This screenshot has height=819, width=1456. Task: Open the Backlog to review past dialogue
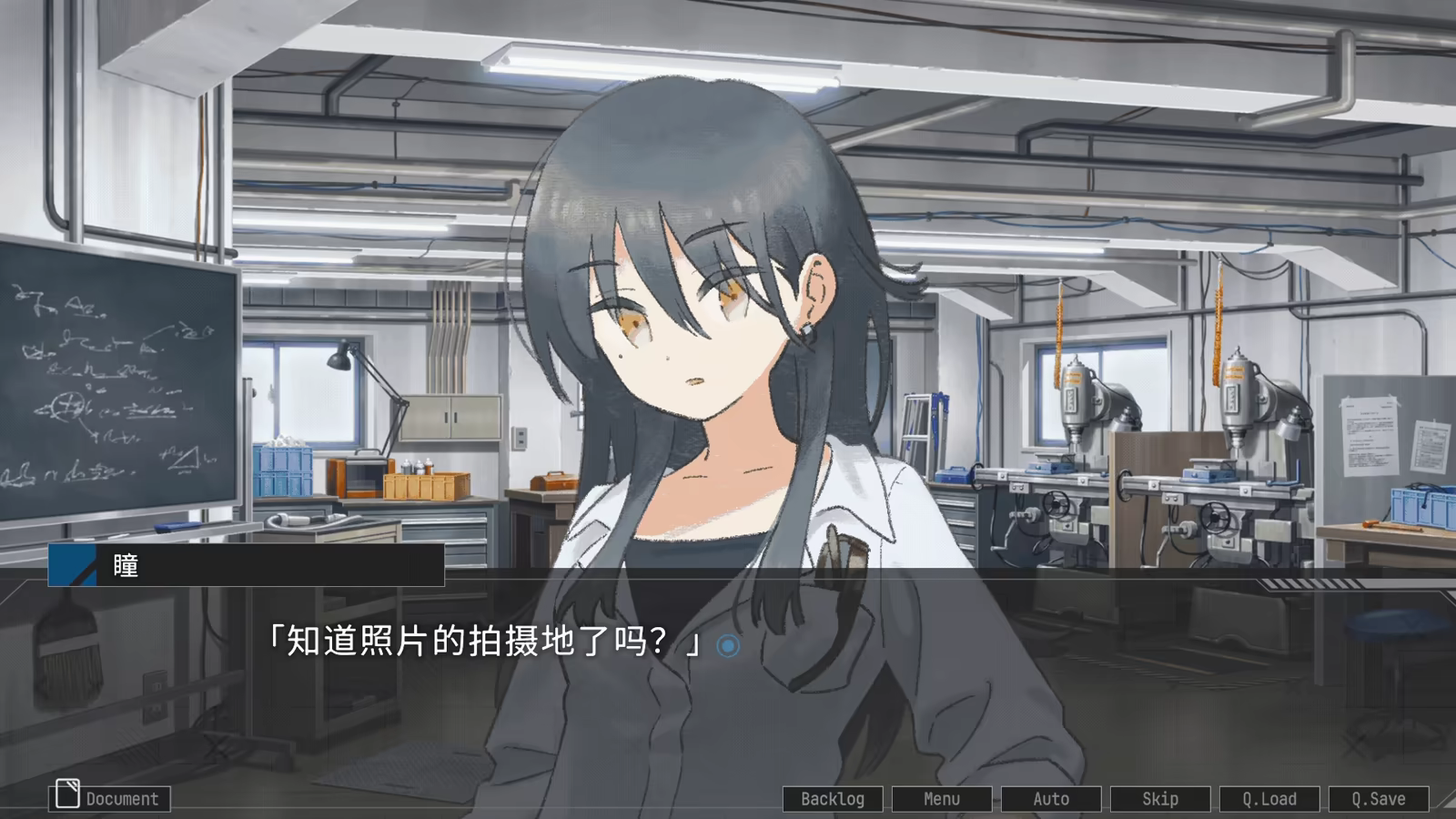[x=834, y=798]
